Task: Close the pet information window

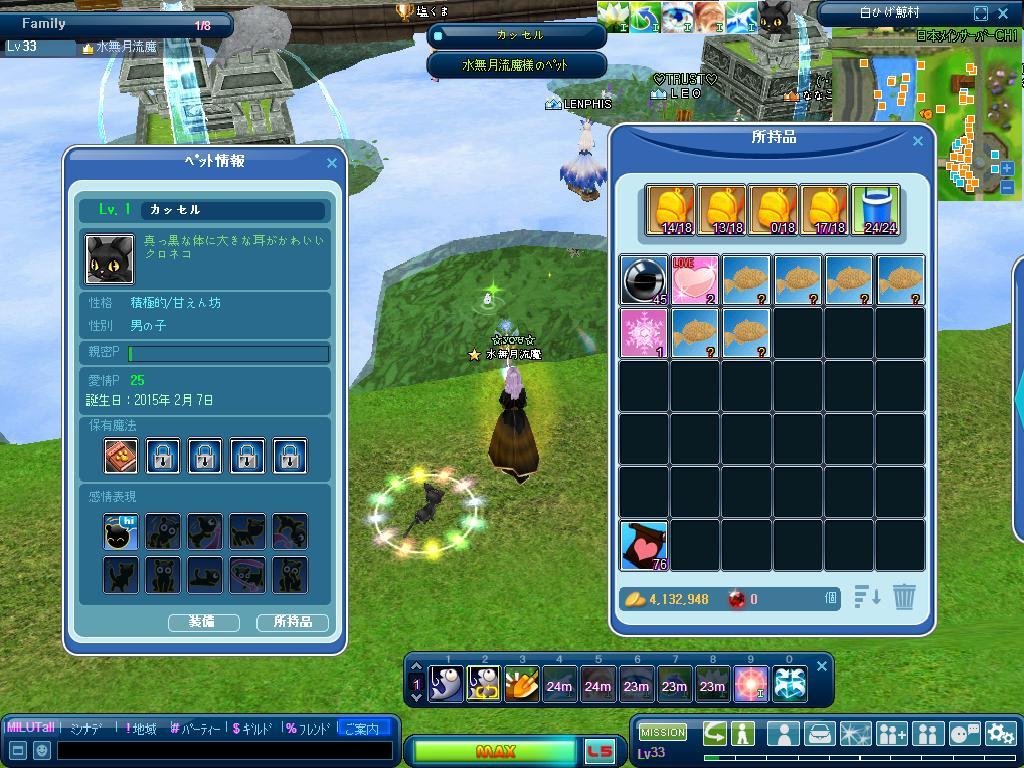Action: [x=332, y=163]
